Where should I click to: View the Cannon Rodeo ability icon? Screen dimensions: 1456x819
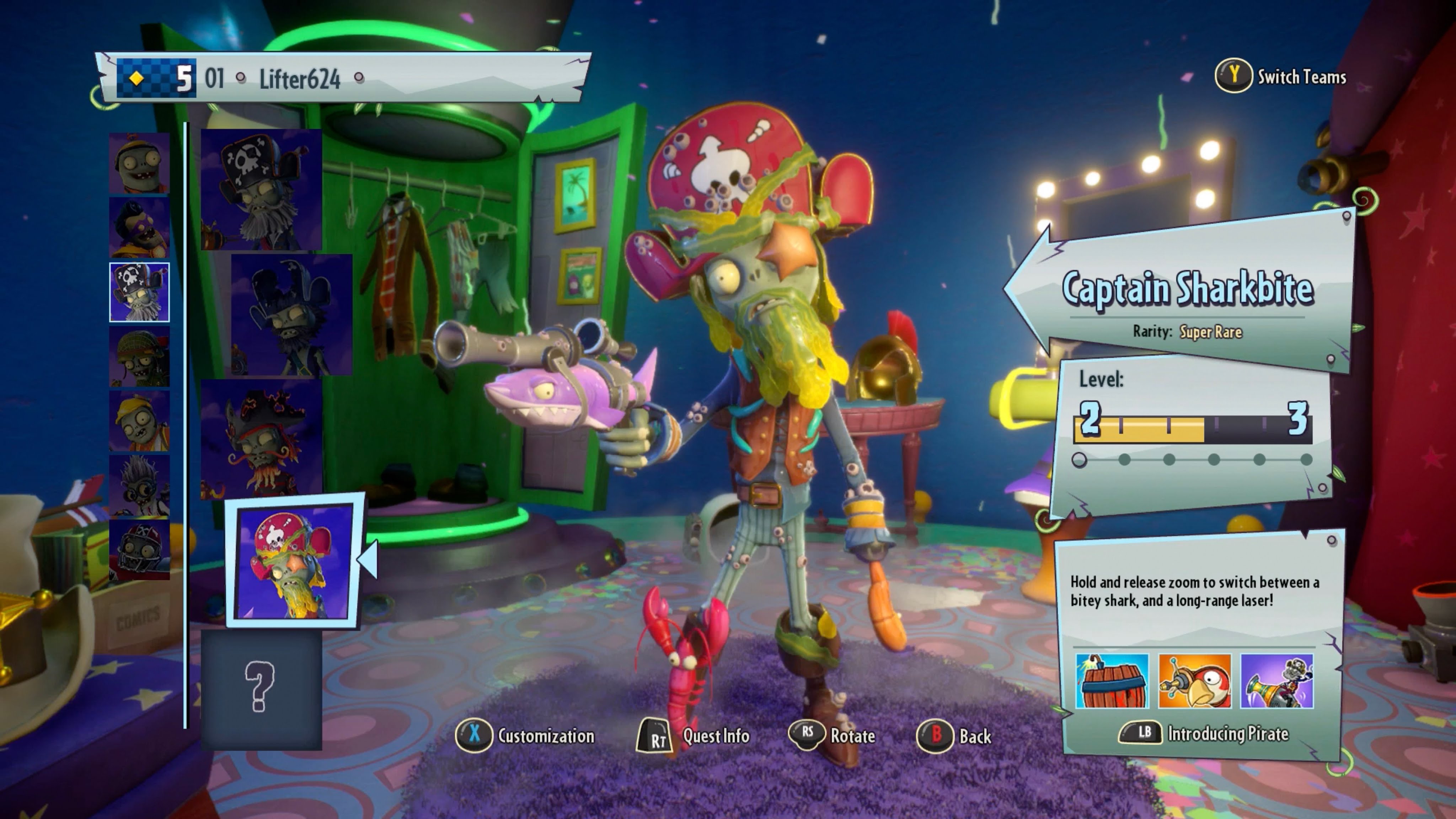click(1277, 681)
